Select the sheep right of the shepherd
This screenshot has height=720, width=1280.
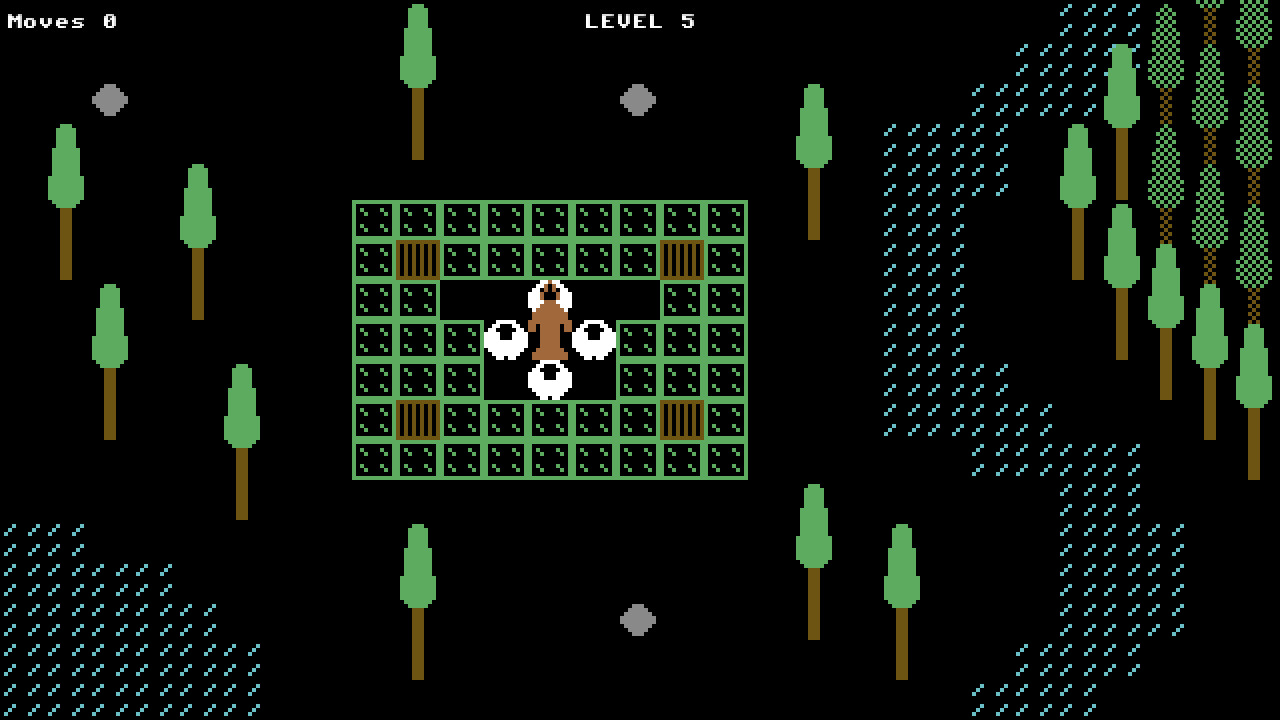(x=595, y=340)
